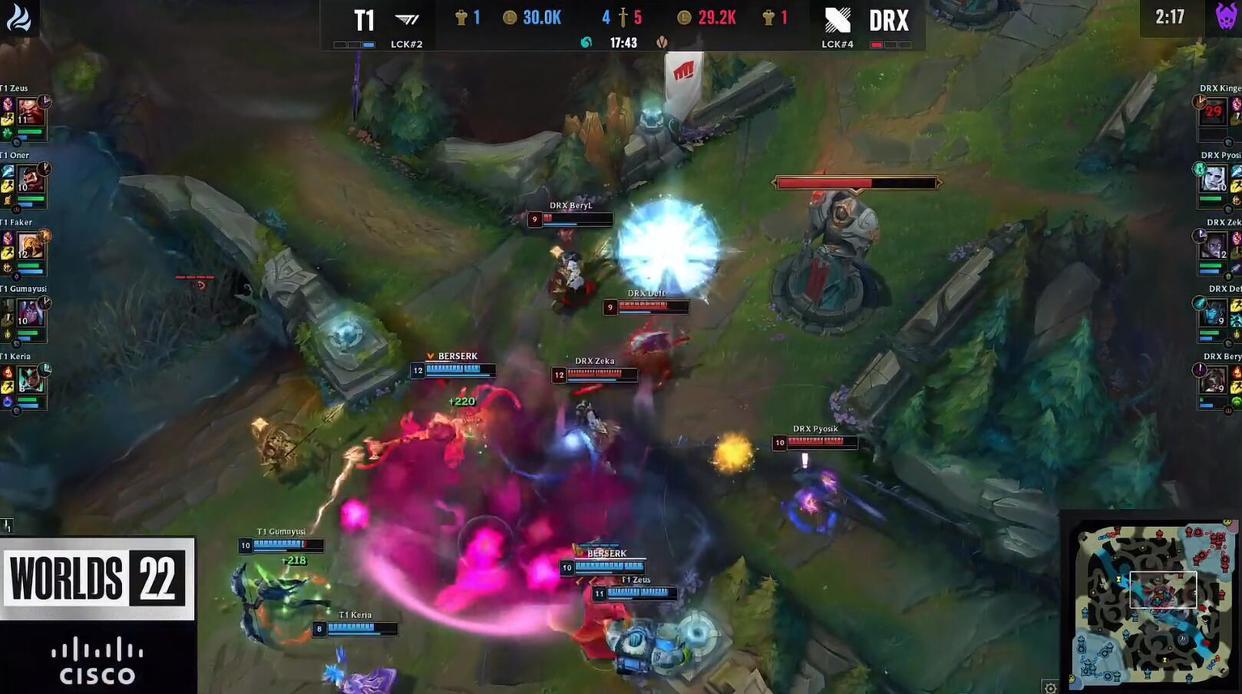This screenshot has height=694, width=1242.
Task: Select DRX Kingen's dead champion portrait
Action: (x=1213, y=111)
